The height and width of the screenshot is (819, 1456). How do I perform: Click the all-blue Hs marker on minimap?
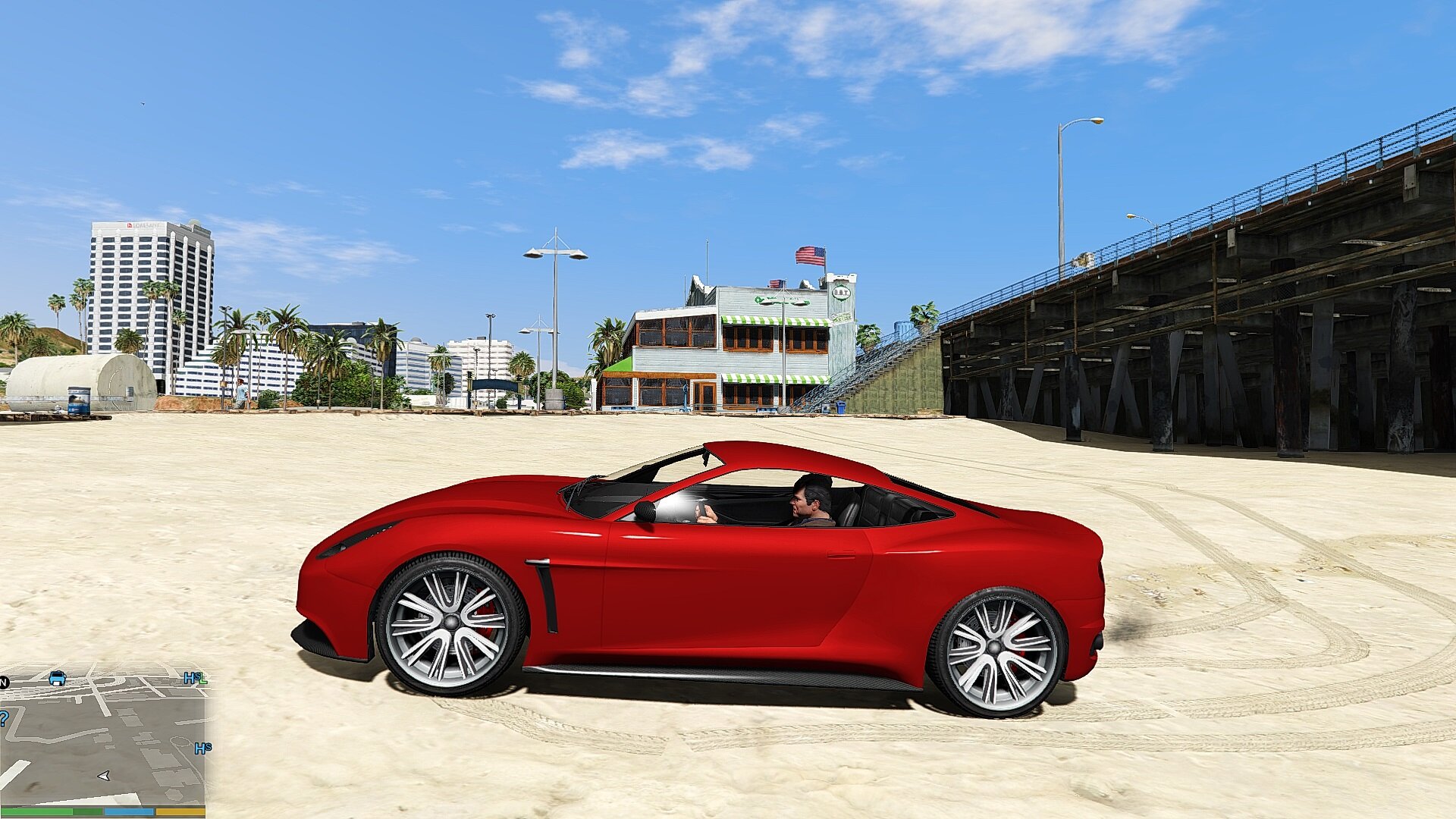click(202, 748)
